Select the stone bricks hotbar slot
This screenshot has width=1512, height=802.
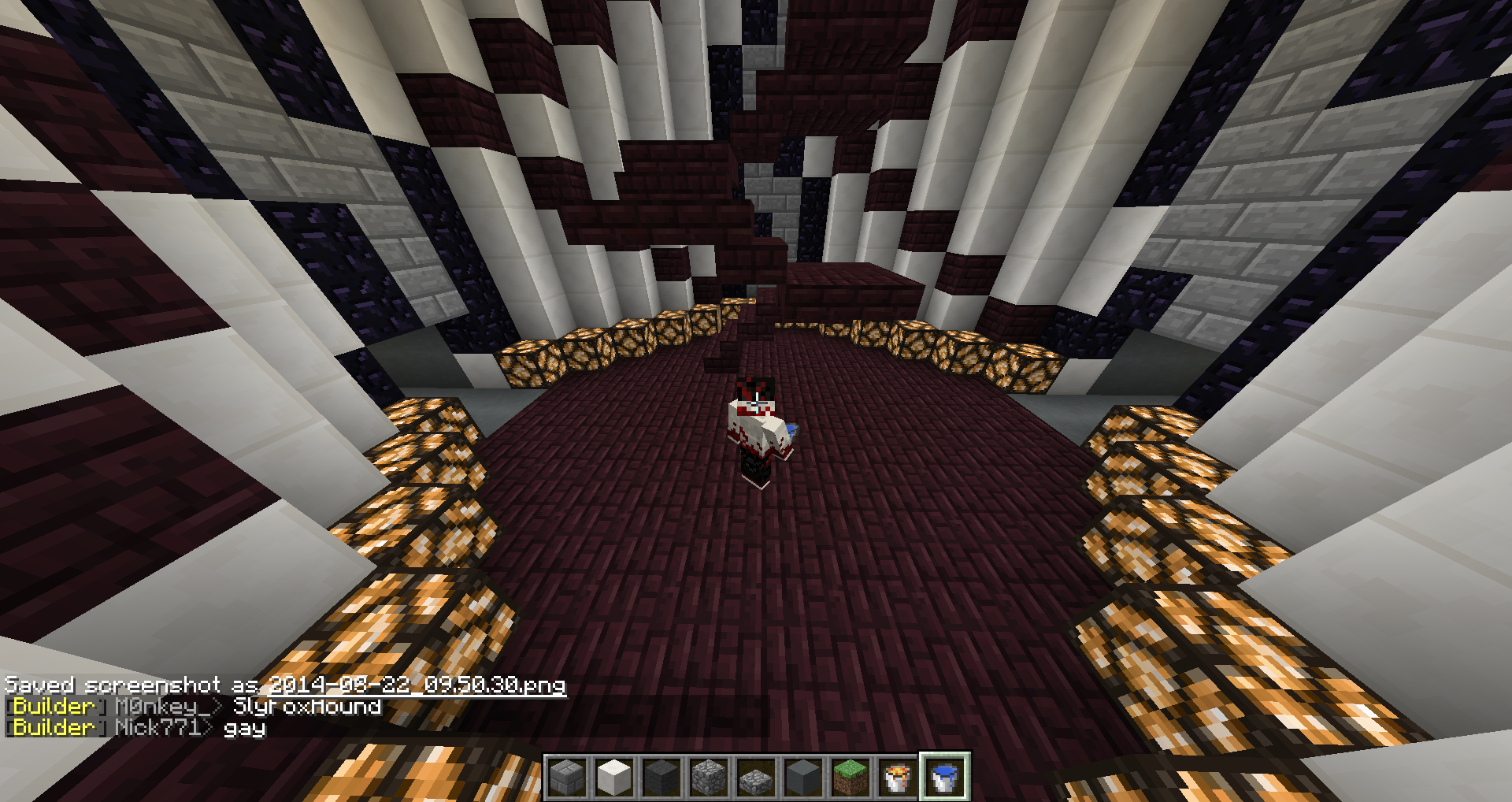coord(568,777)
